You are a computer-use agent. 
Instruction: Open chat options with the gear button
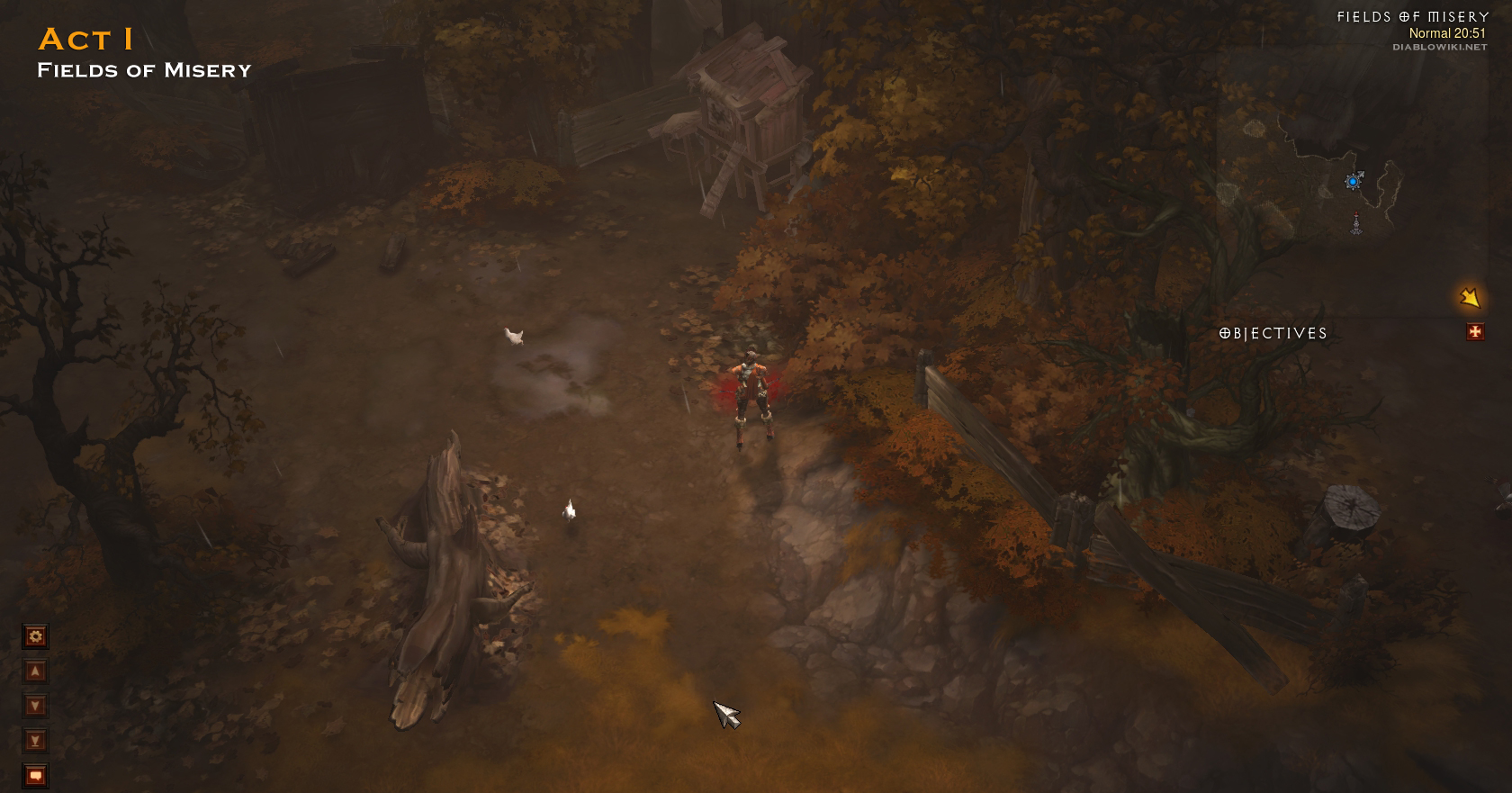35,637
